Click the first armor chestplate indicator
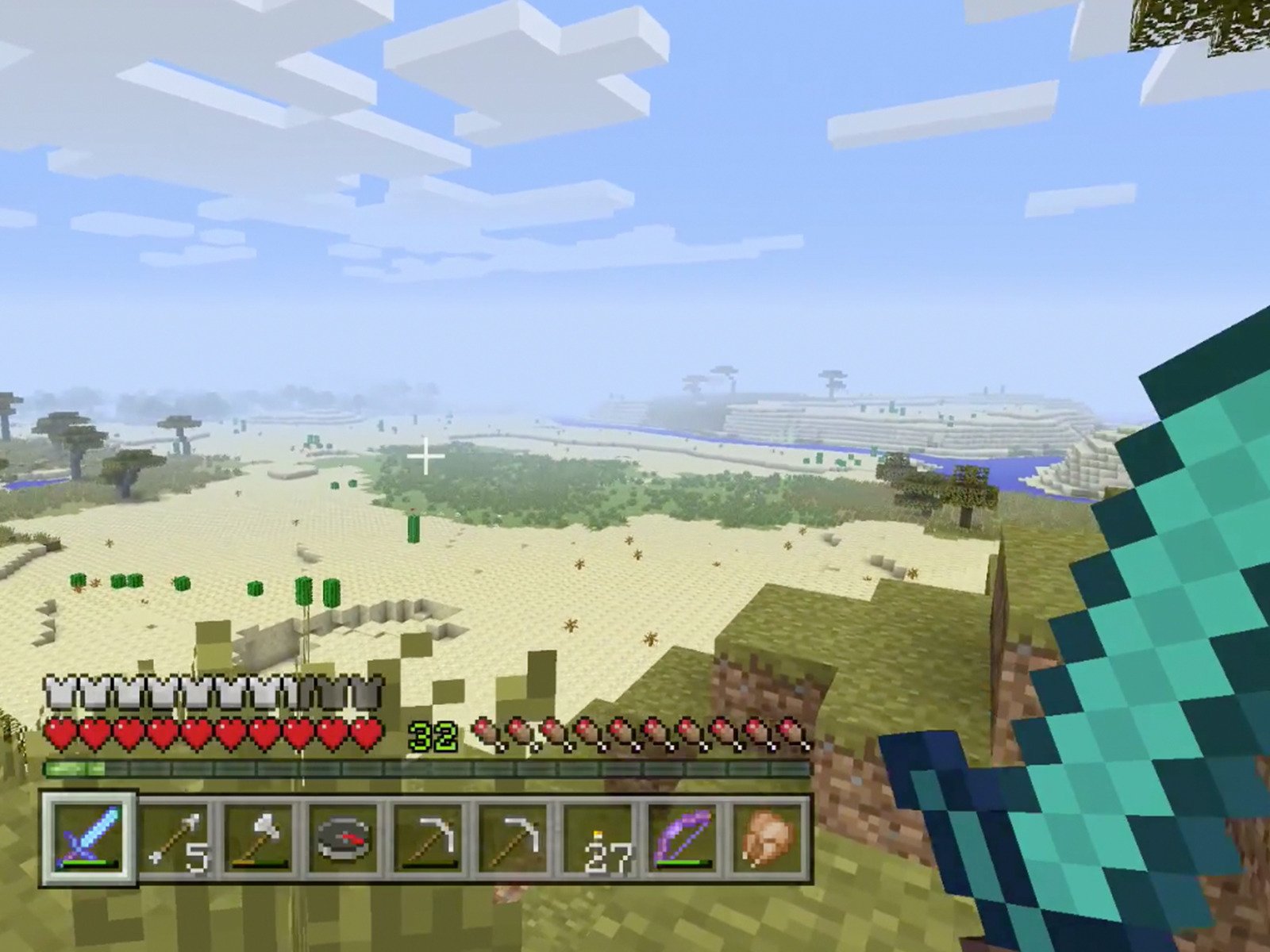This screenshot has width=1270, height=952. (x=57, y=692)
